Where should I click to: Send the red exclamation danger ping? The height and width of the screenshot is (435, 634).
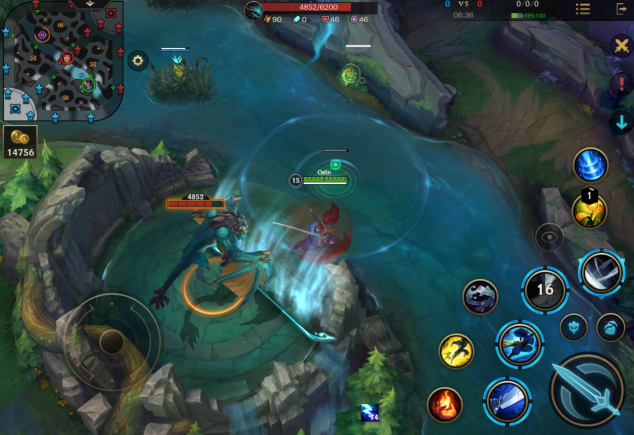[x=621, y=84]
